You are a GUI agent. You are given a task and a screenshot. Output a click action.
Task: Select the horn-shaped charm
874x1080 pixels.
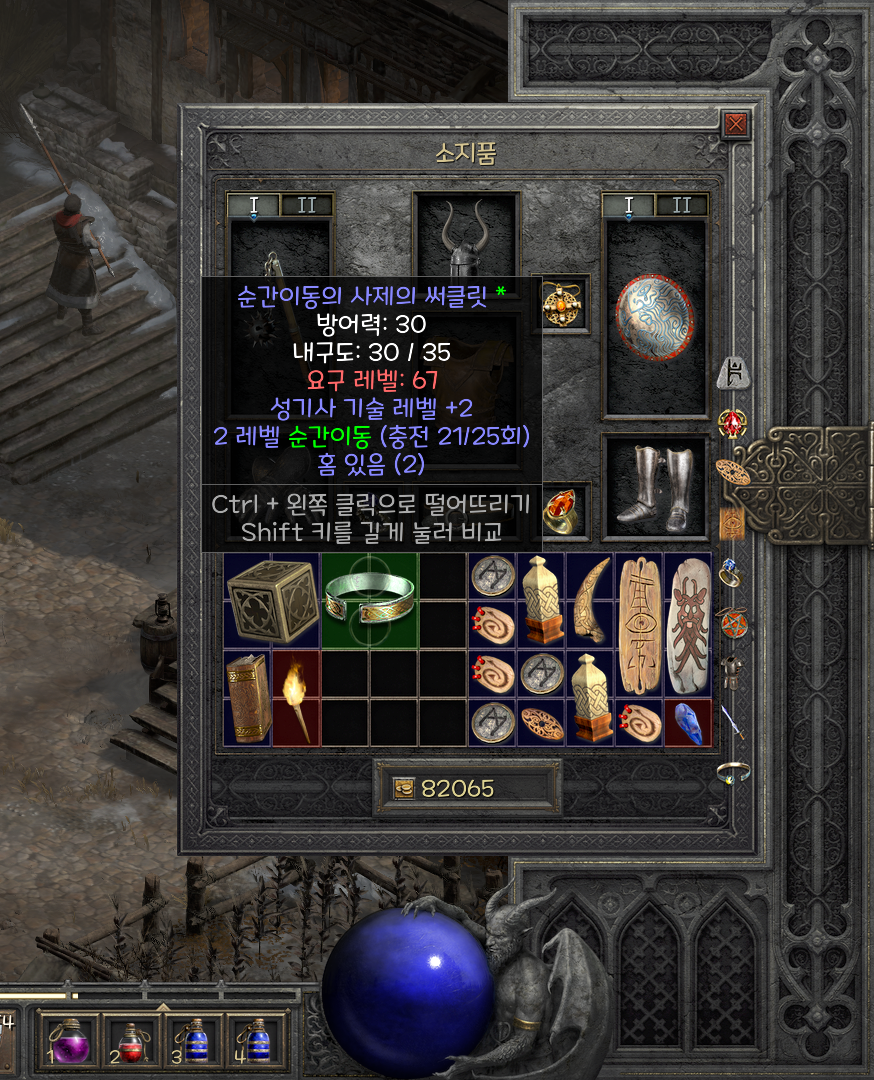[x=590, y=601]
